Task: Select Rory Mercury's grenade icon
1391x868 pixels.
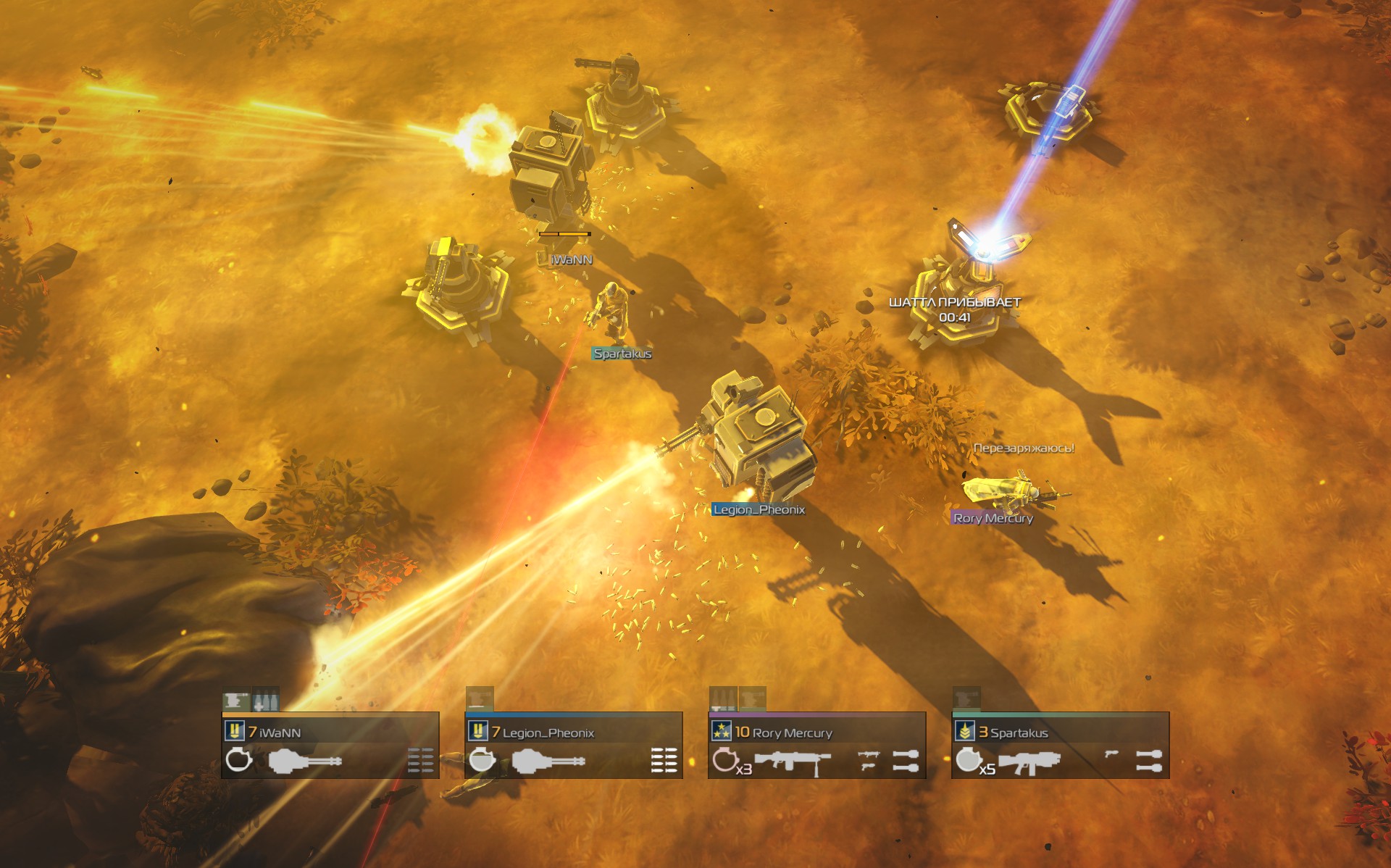Action: [x=723, y=760]
